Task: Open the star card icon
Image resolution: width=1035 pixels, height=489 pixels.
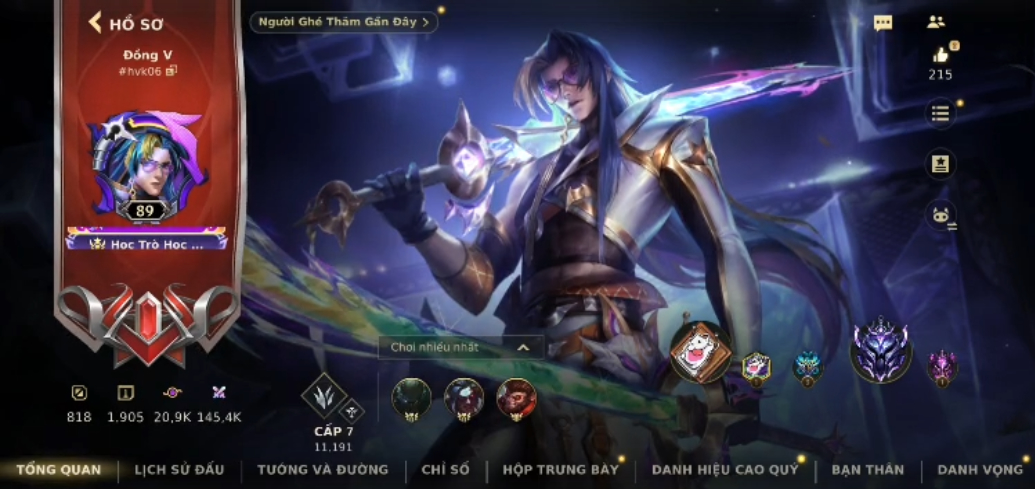Action: tap(940, 164)
